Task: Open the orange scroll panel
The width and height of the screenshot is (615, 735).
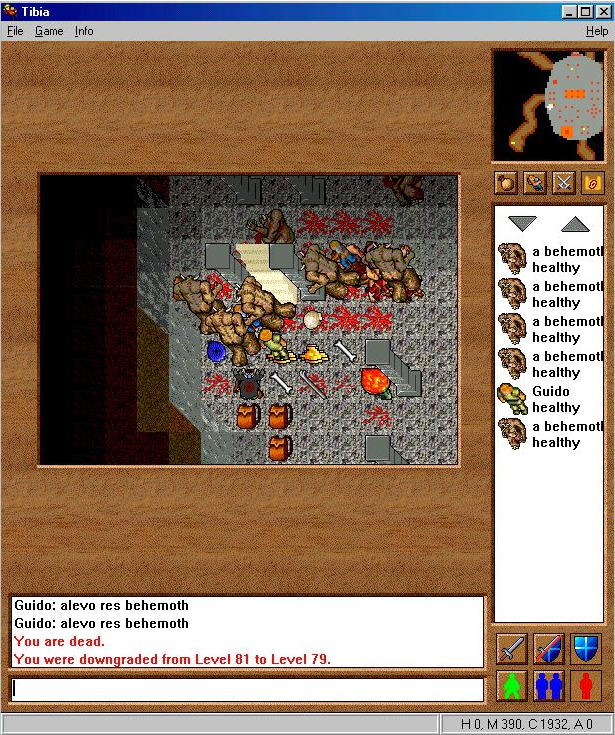Action: tap(592, 183)
